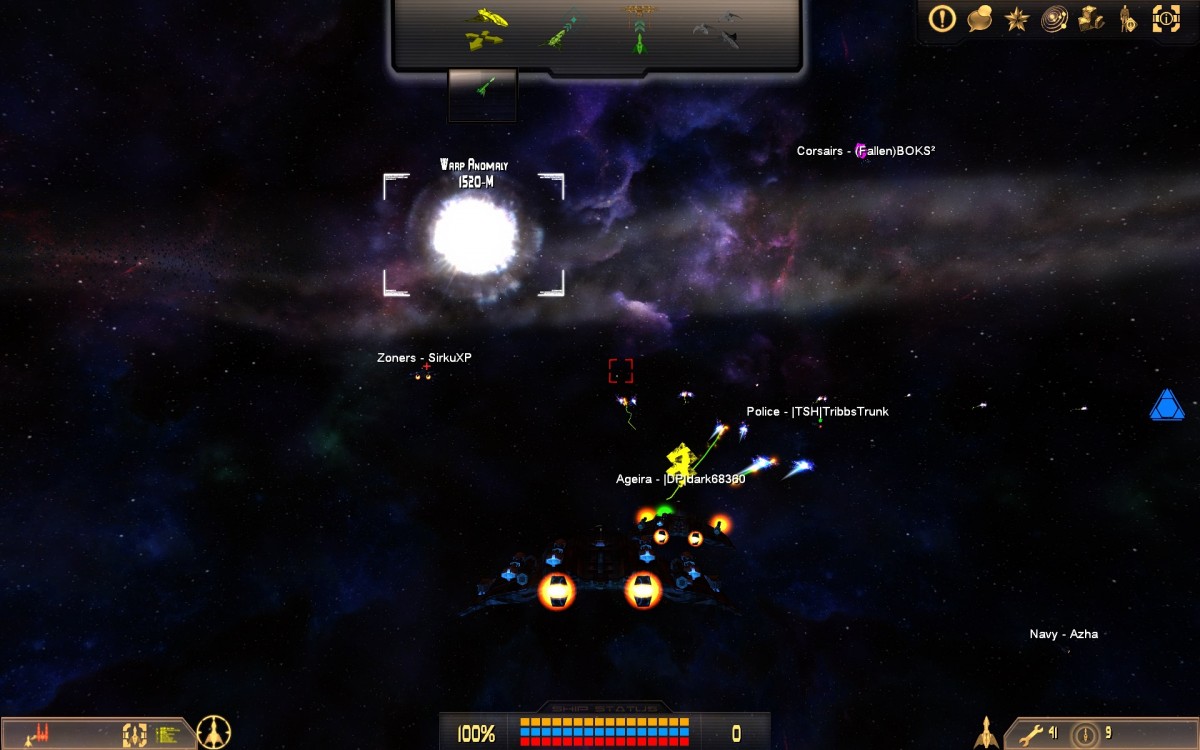Open the navigation map orbit icon
The width and height of the screenshot is (1200, 750).
click(1053, 18)
